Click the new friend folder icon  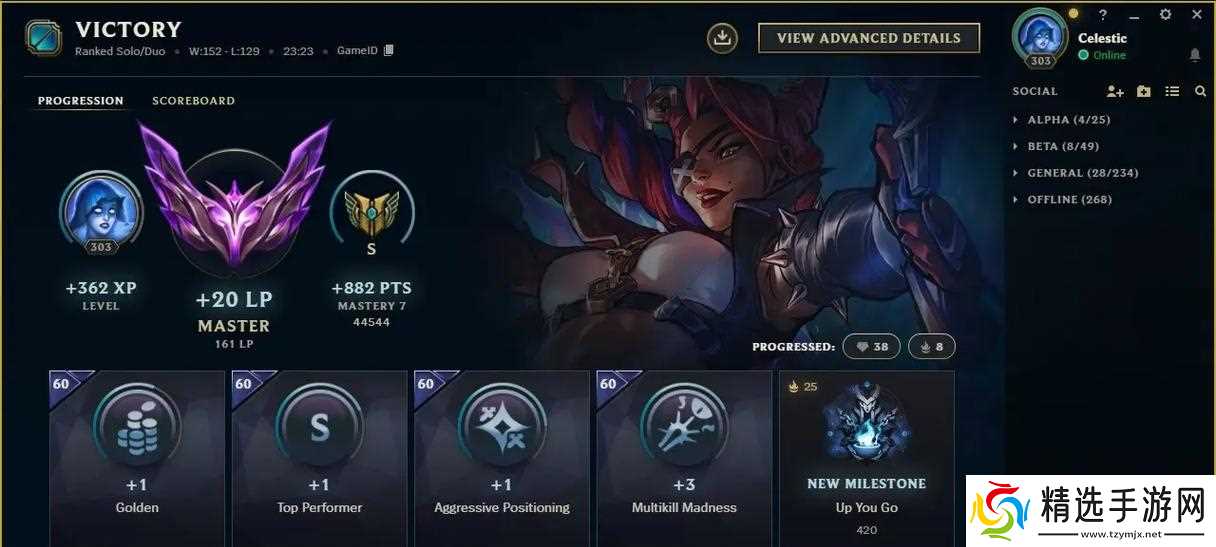coord(1144,91)
